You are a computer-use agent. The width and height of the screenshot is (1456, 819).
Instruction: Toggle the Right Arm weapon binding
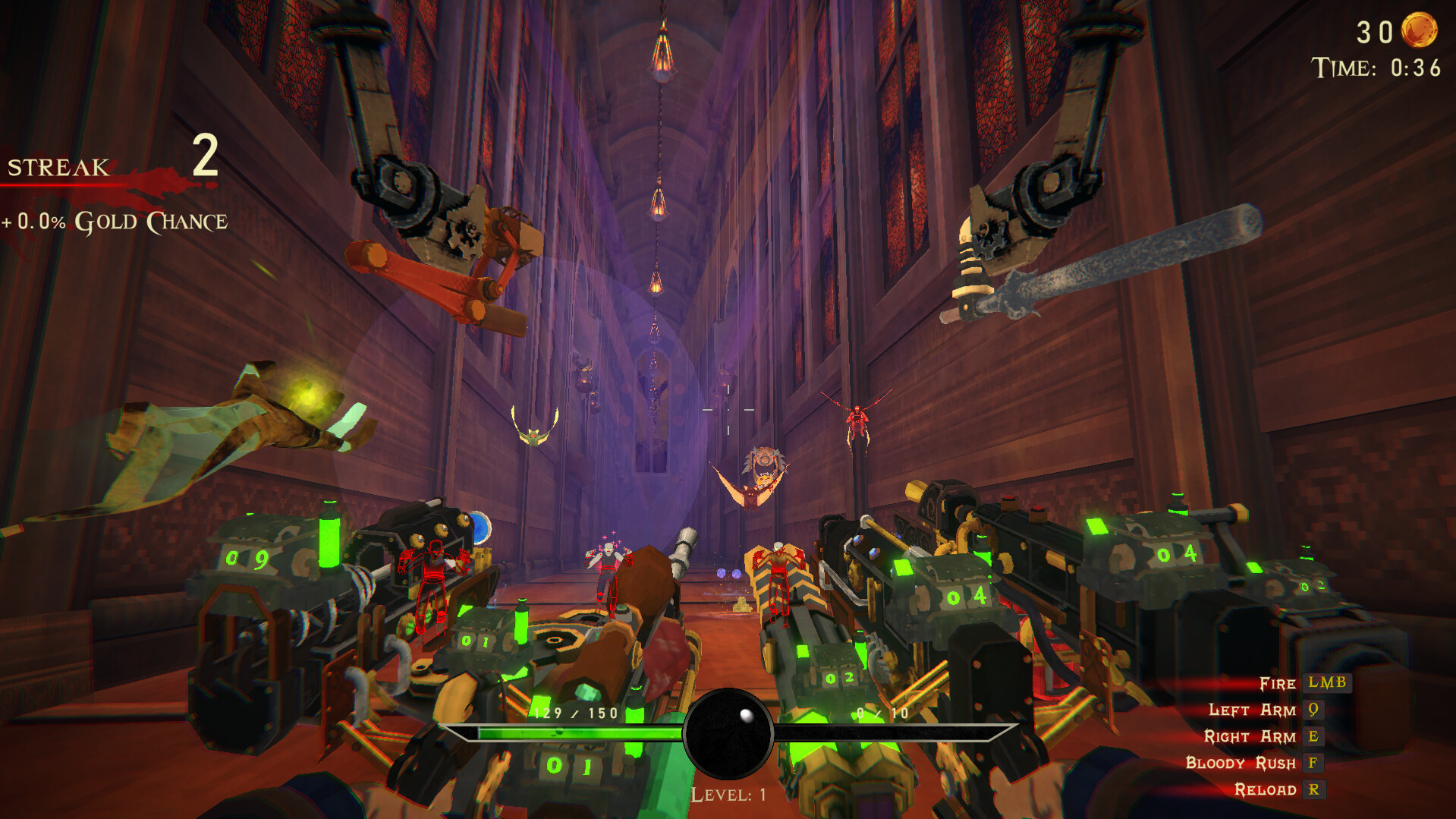[1315, 737]
